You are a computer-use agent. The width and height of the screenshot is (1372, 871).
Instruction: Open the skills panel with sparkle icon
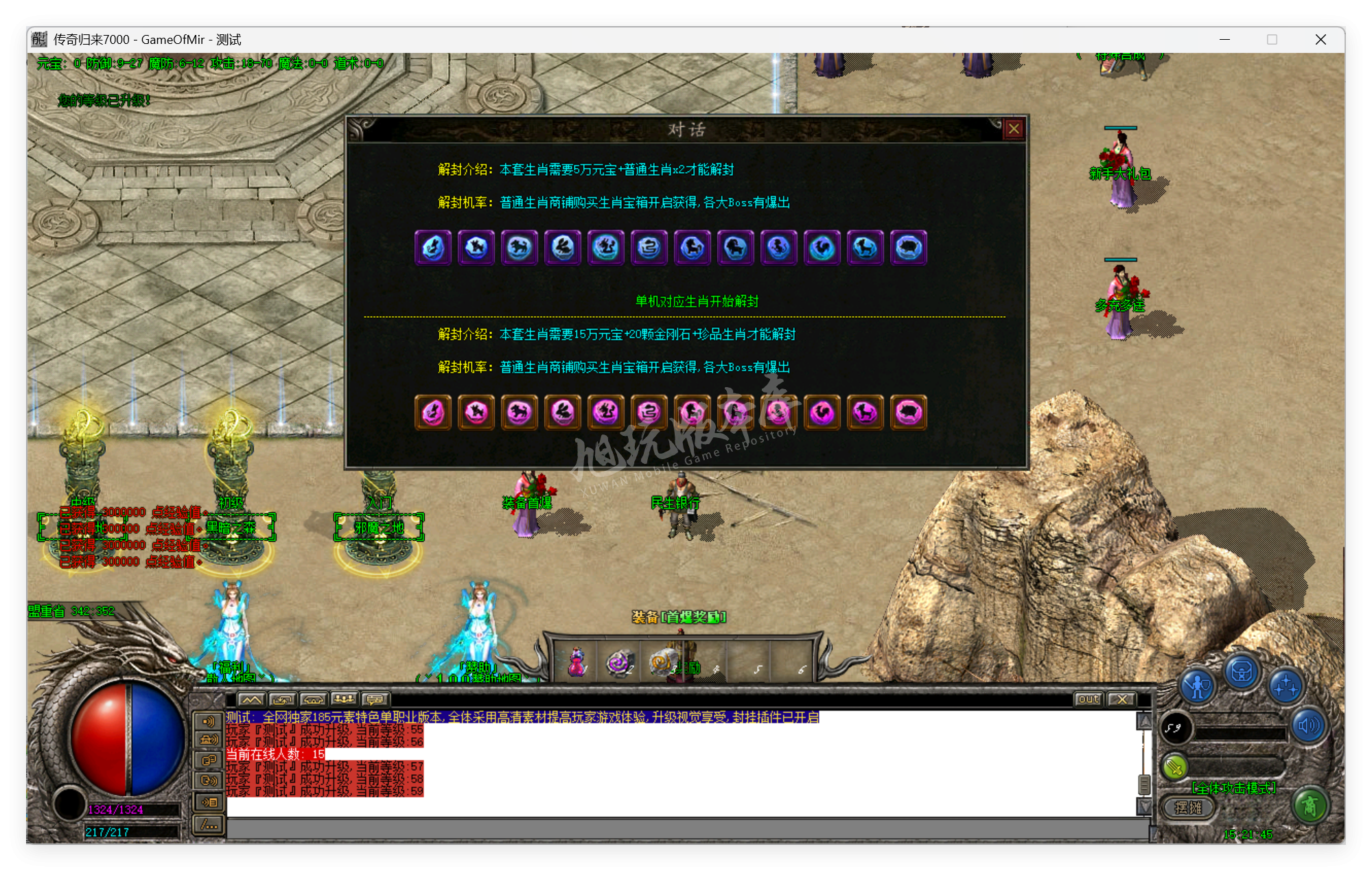[1286, 686]
